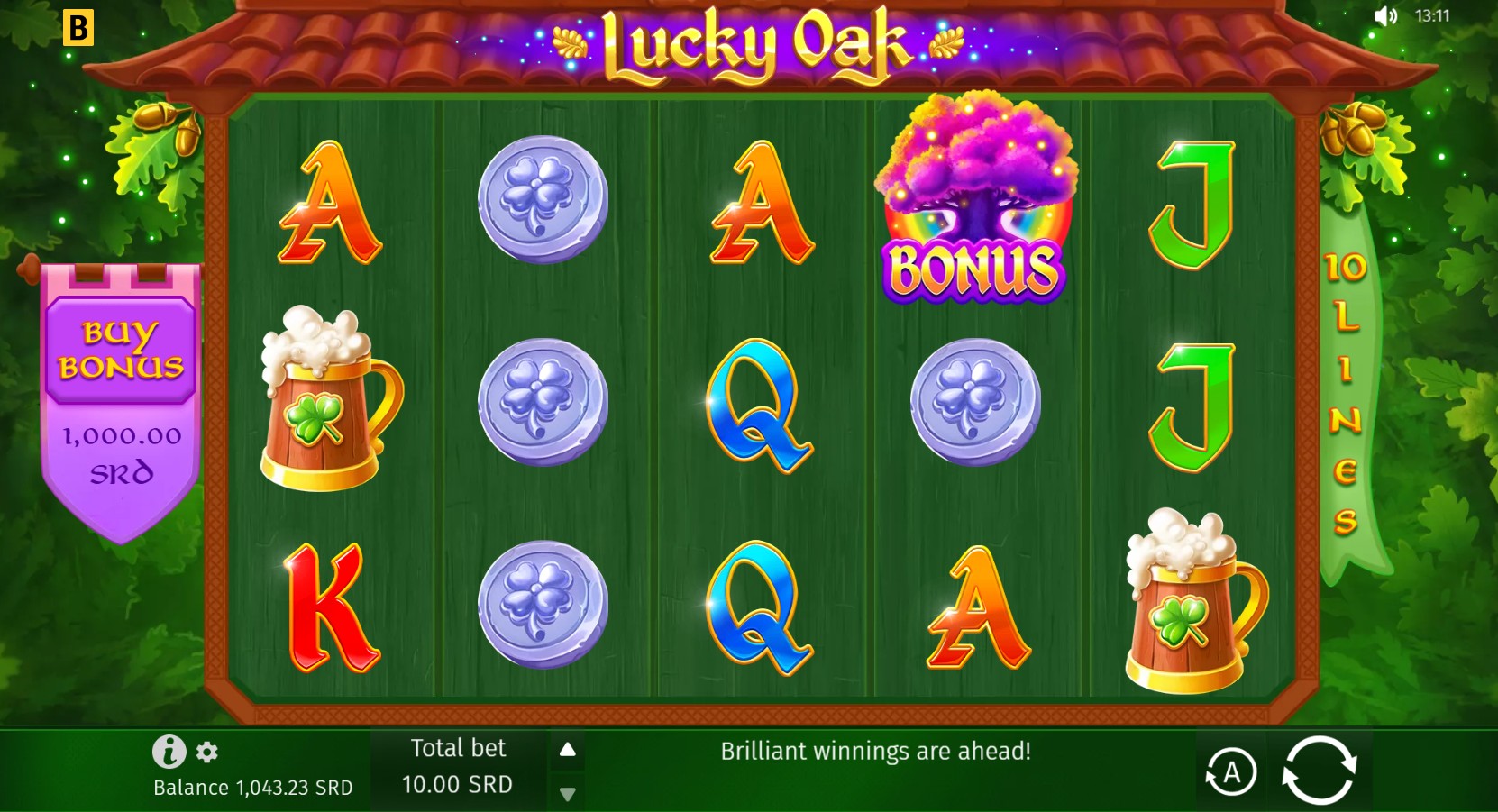
Task: Click the 10 Lines ribbon
Action: (x=1343, y=388)
